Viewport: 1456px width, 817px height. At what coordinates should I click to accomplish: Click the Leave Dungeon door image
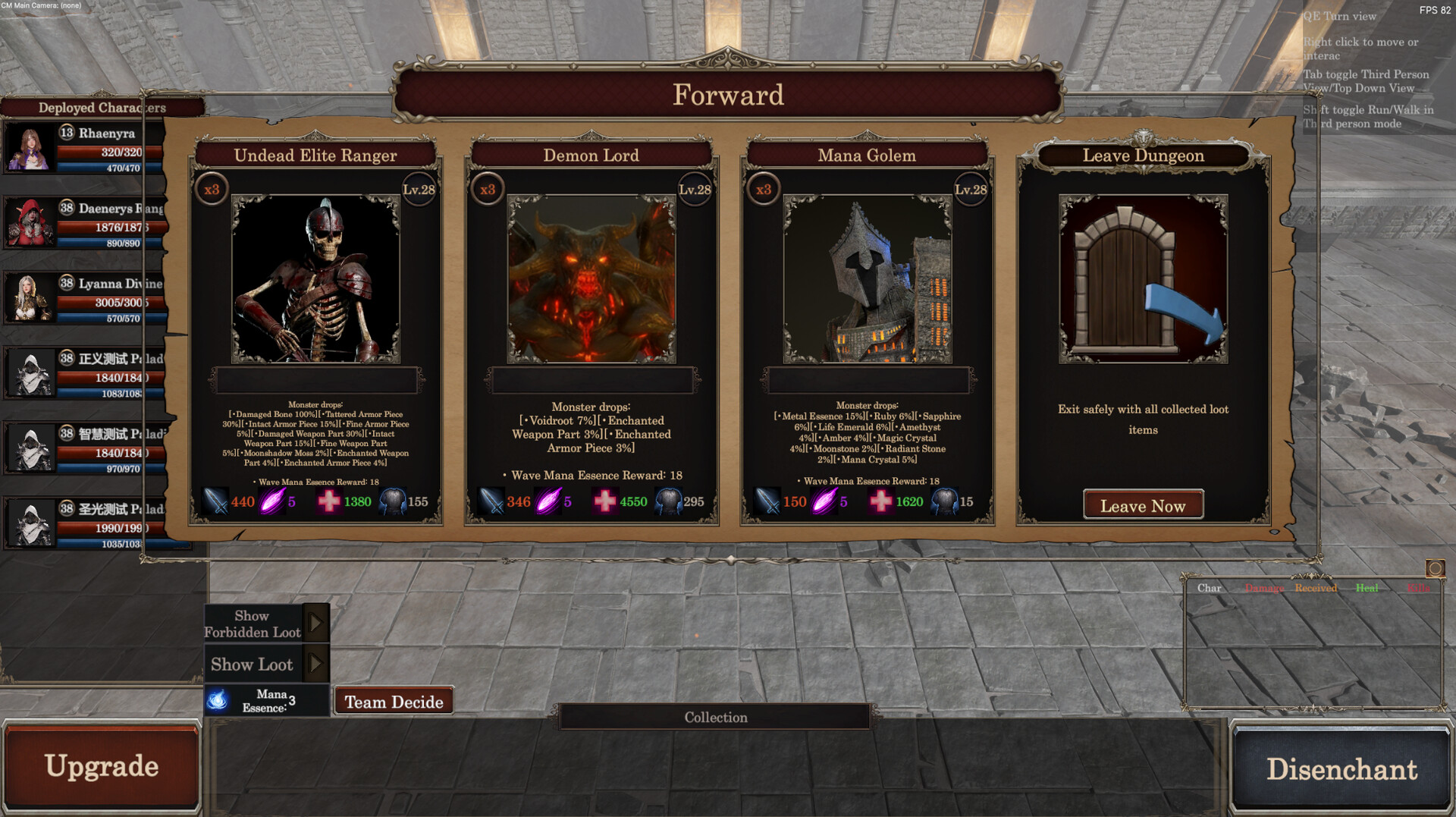pyautogui.click(x=1143, y=279)
